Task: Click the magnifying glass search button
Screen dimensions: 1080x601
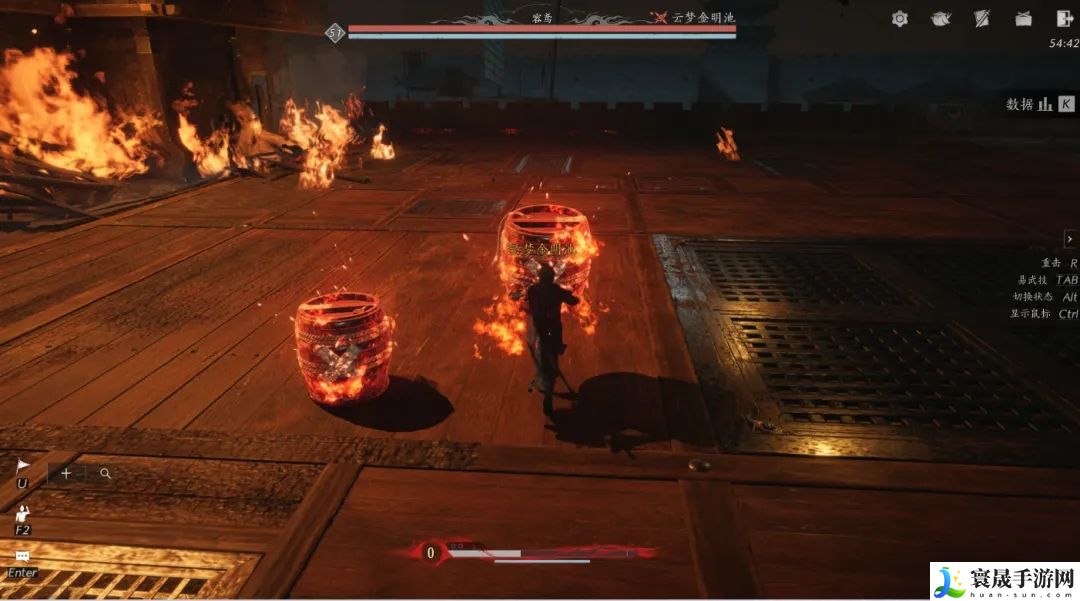Action: pos(105,473)
